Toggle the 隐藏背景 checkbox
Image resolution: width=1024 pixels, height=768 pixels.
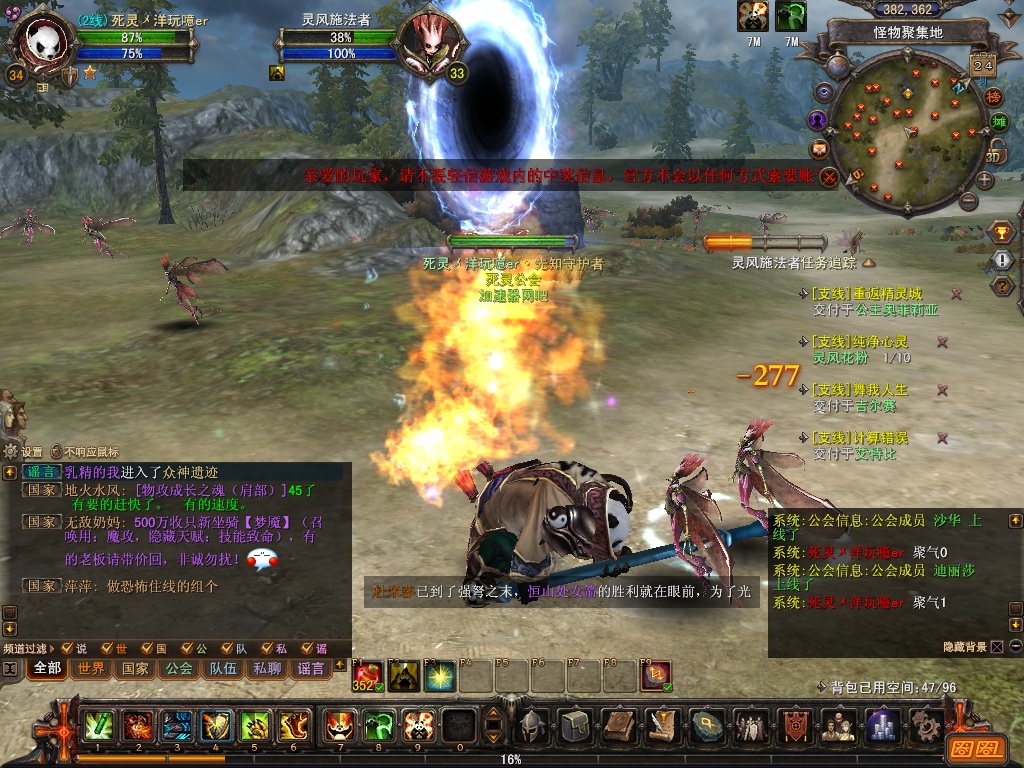click(x=997, y=647)
